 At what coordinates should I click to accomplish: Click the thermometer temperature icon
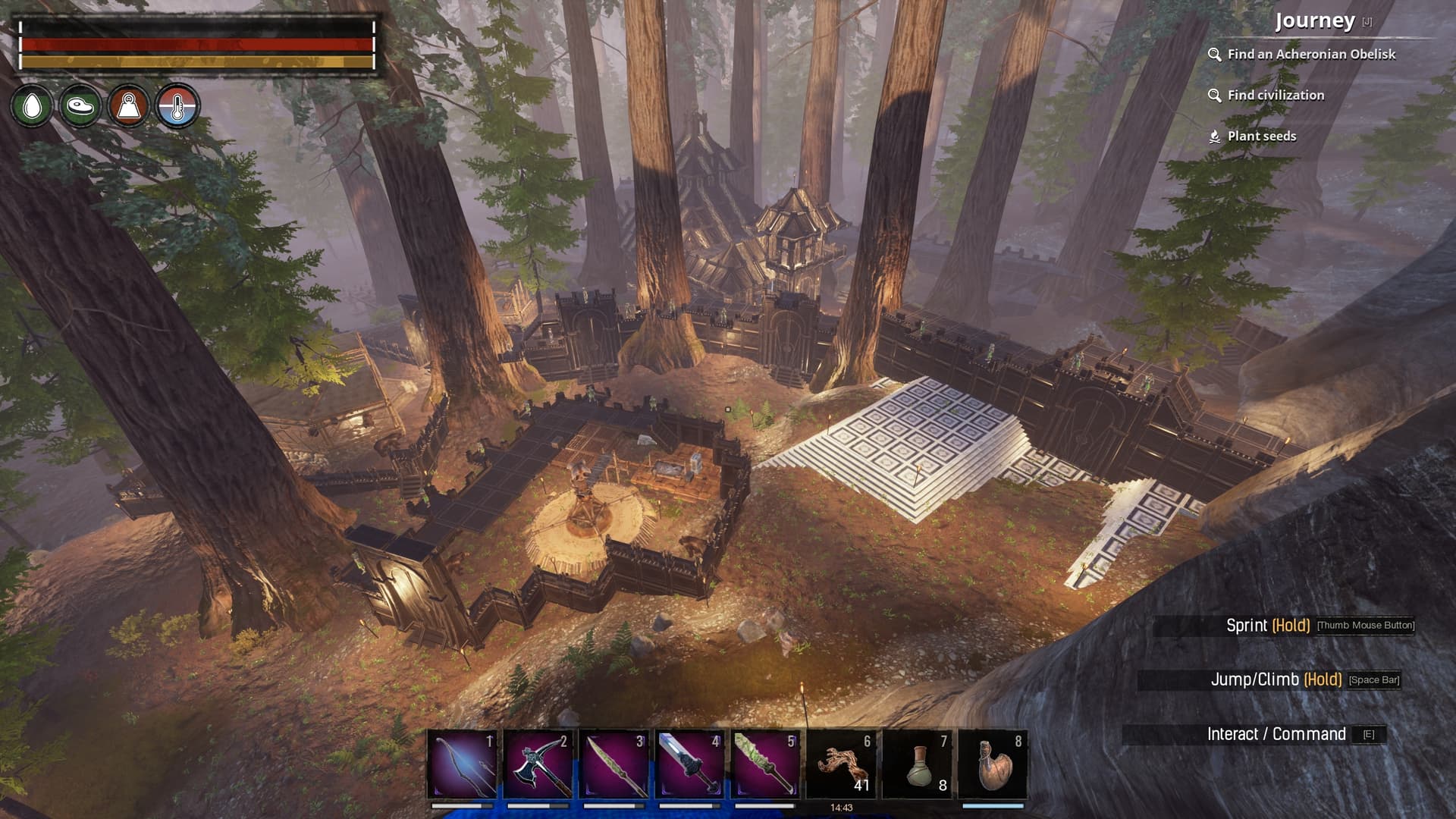(x=177, y=106)
